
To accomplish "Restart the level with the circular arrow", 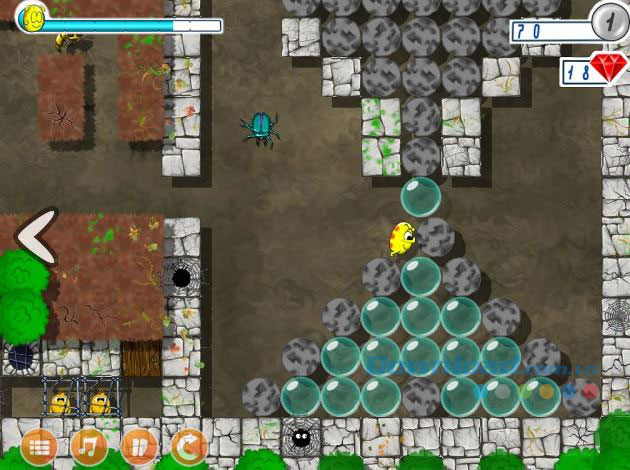I will click(188, 446).
